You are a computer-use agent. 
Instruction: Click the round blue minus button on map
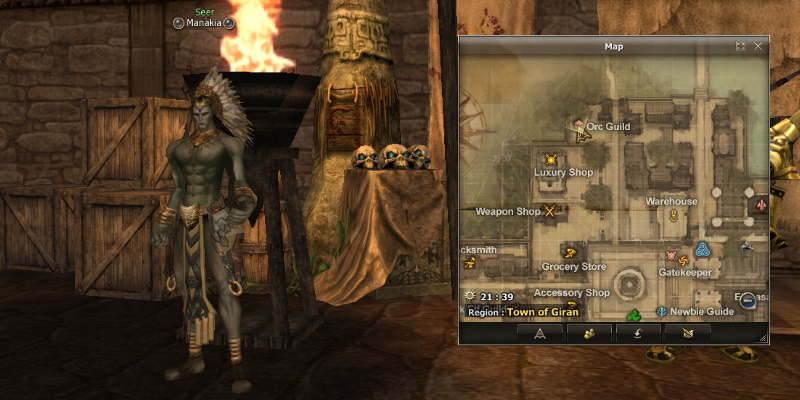point(748,297)
